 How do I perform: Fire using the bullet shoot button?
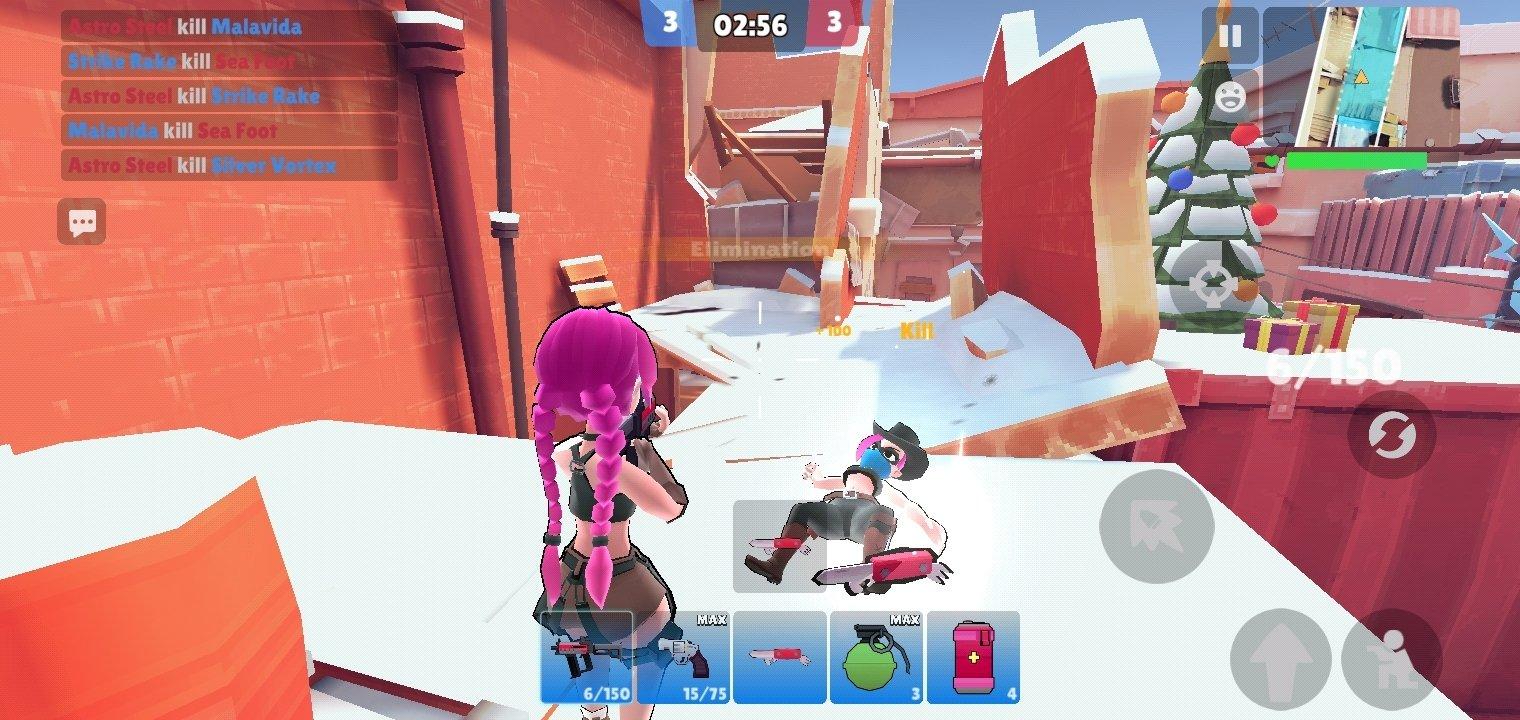[x=1156, y=527]
